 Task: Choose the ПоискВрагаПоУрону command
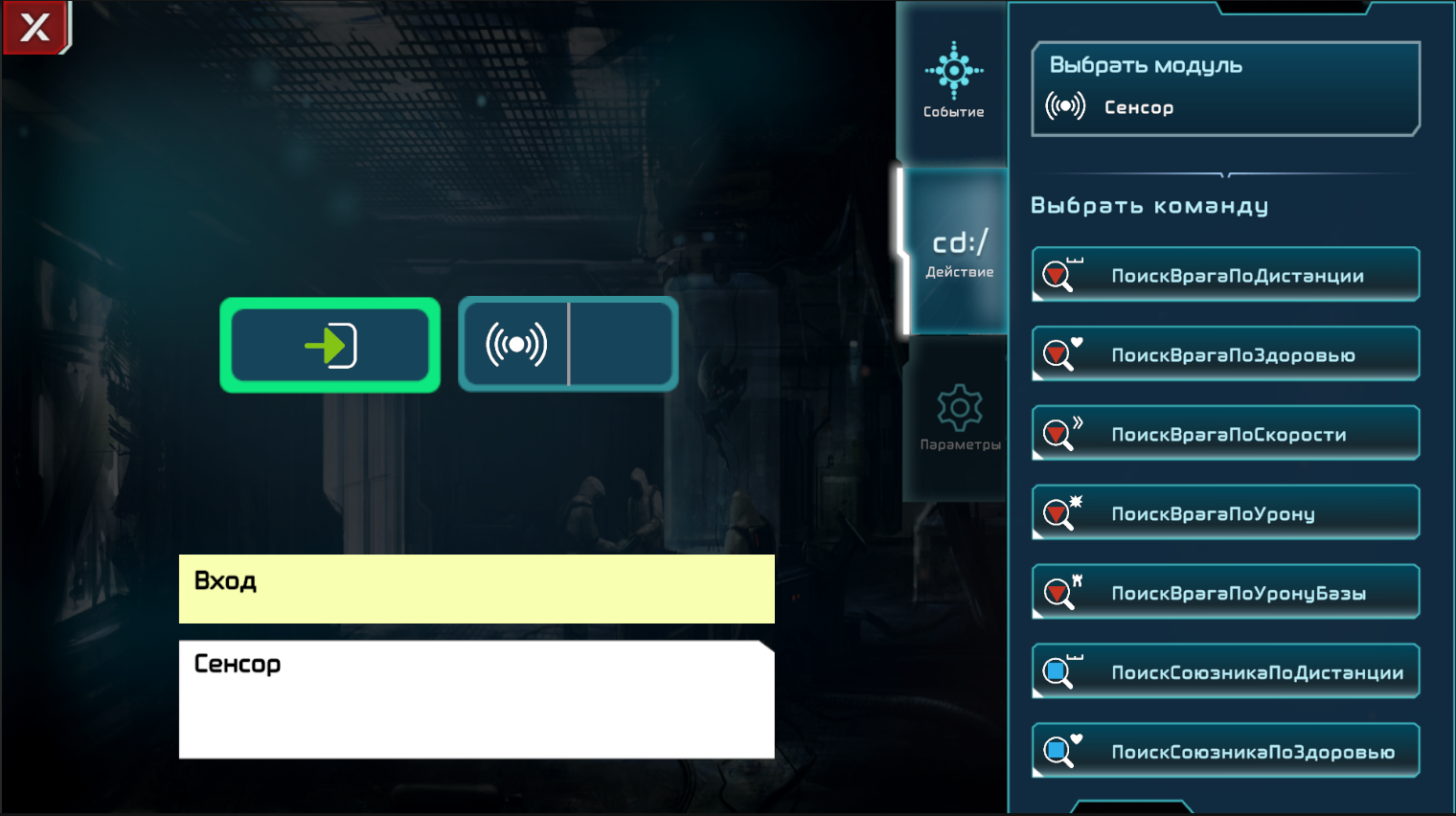pyautogui.click(x=1226, y=513)
